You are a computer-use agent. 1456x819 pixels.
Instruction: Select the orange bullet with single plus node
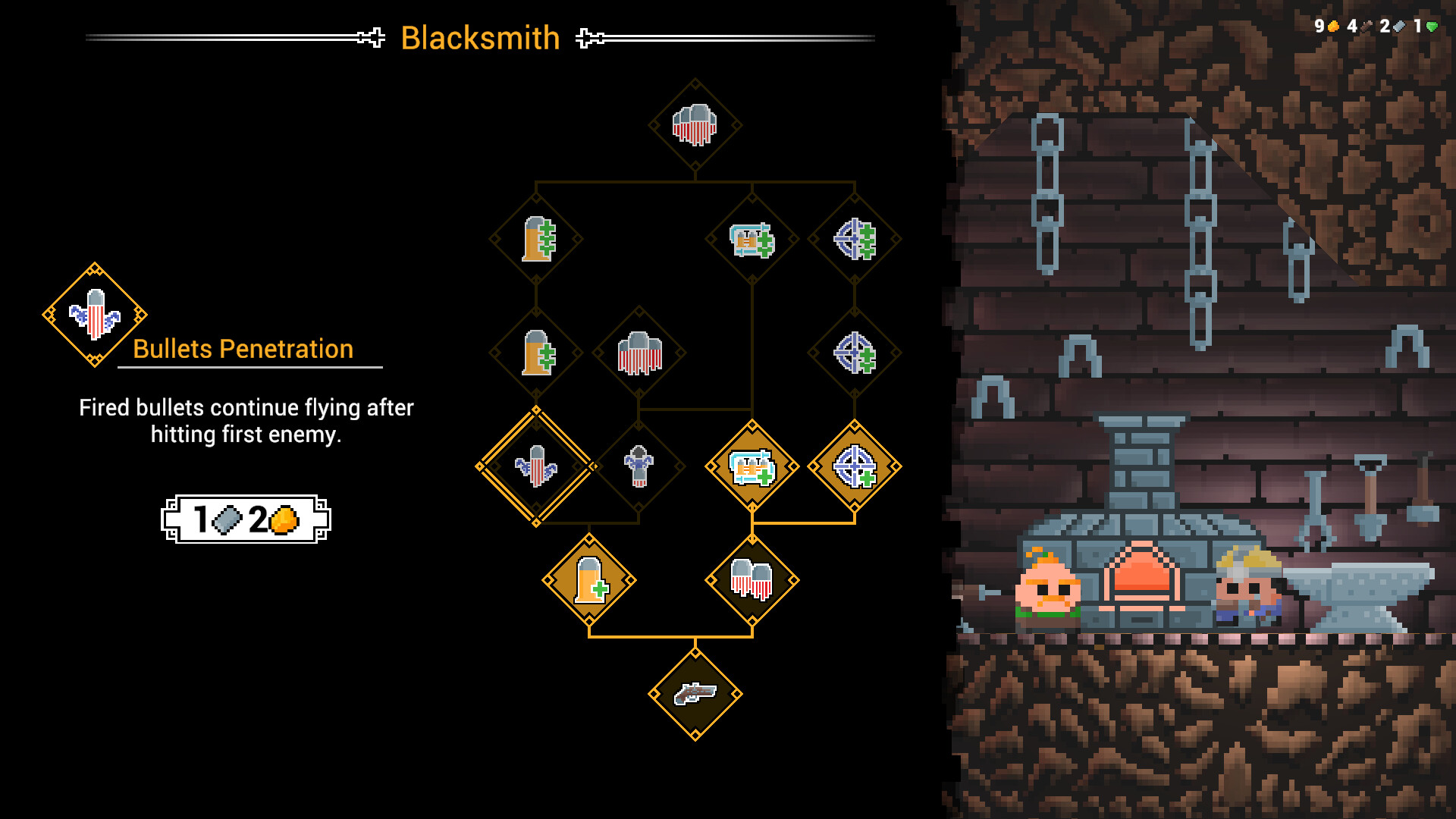[589, 580]
